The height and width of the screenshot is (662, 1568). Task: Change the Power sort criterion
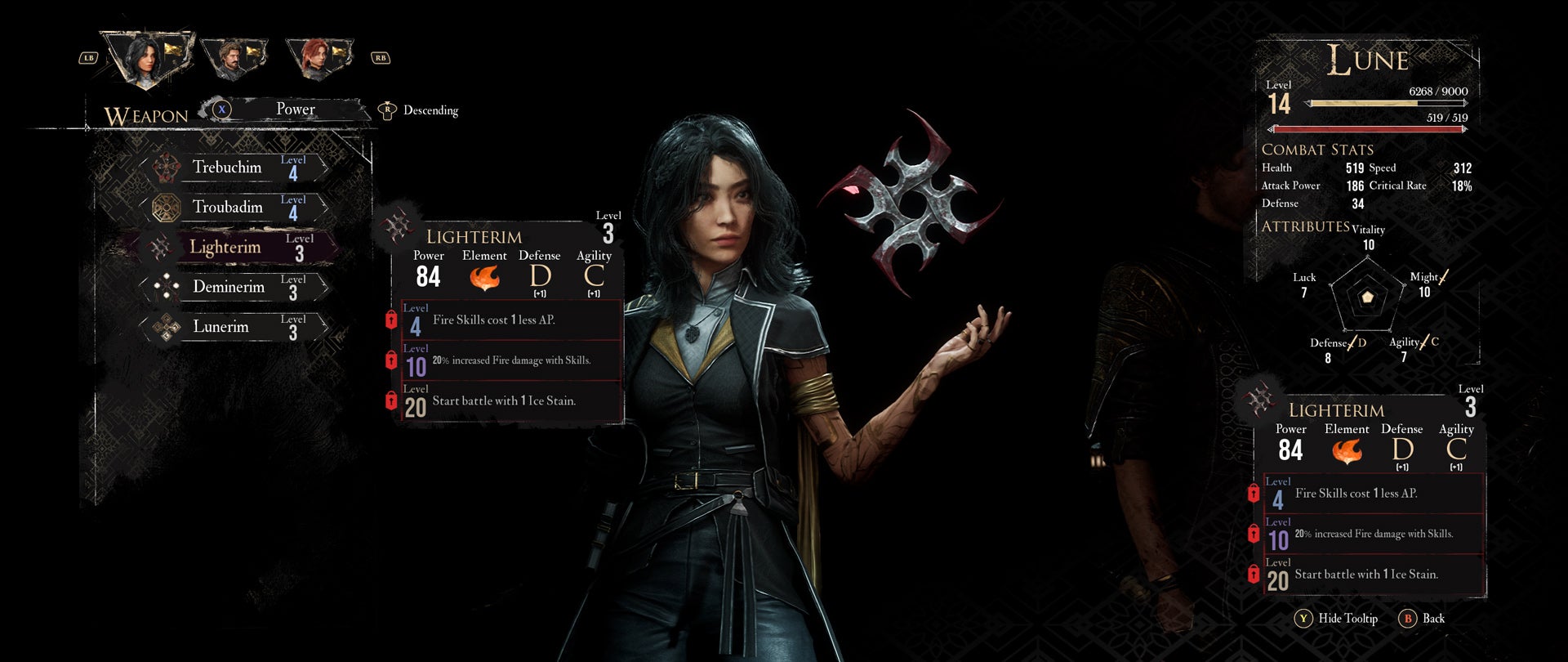[x=294, y=110]
